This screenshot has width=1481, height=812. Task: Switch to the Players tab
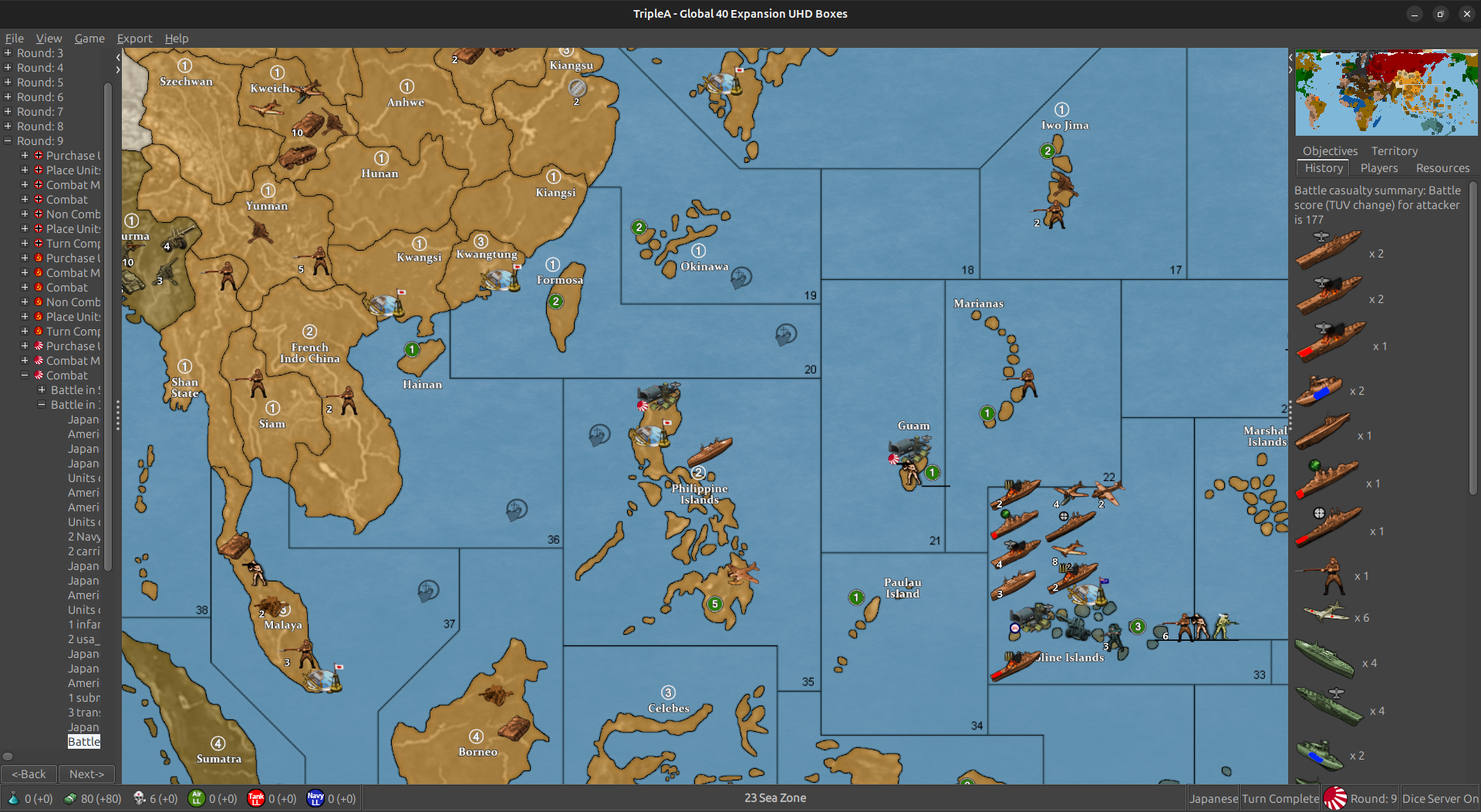point(1379,168)
